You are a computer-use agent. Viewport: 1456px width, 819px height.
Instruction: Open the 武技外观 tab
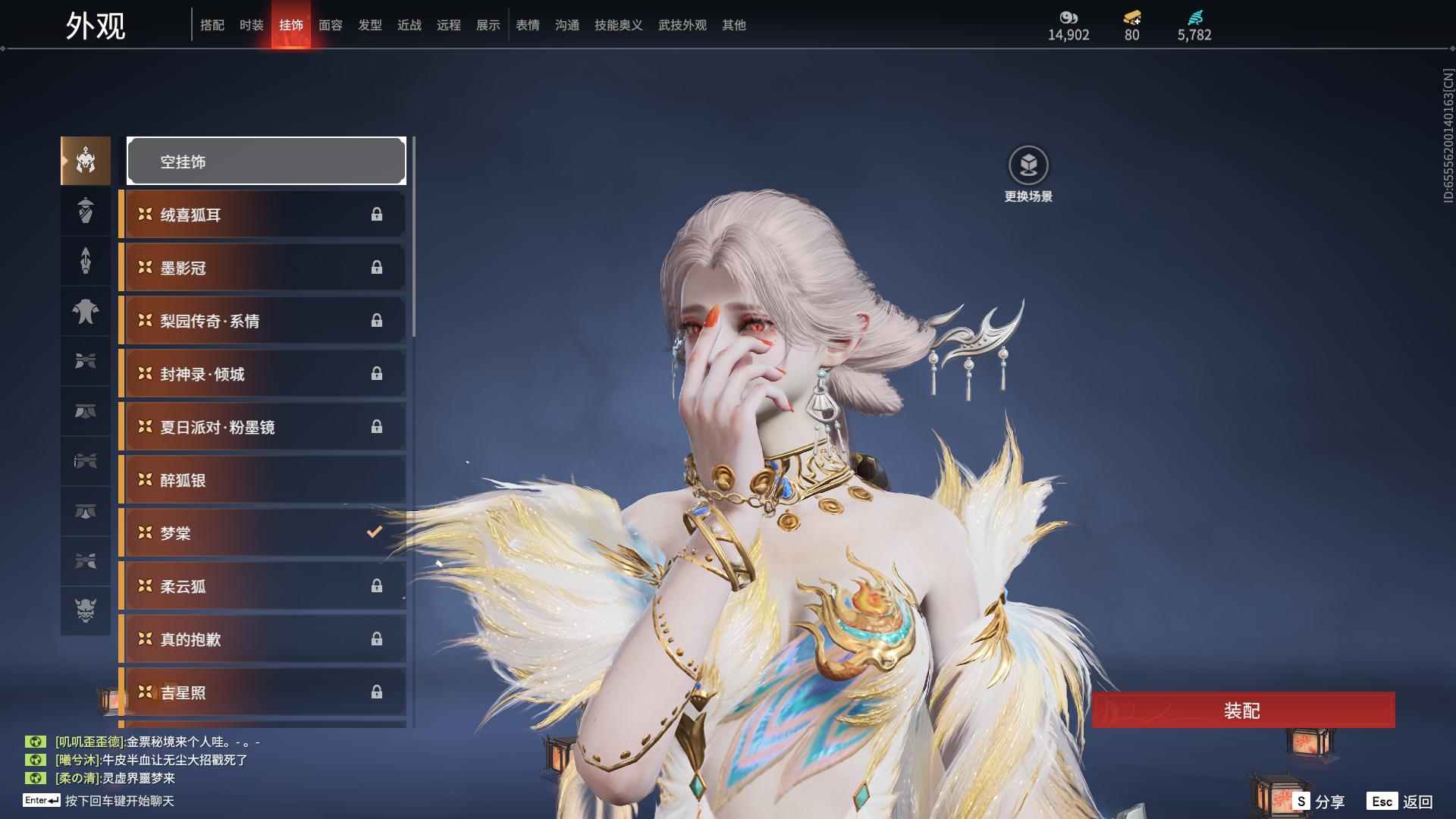(682, 25)
